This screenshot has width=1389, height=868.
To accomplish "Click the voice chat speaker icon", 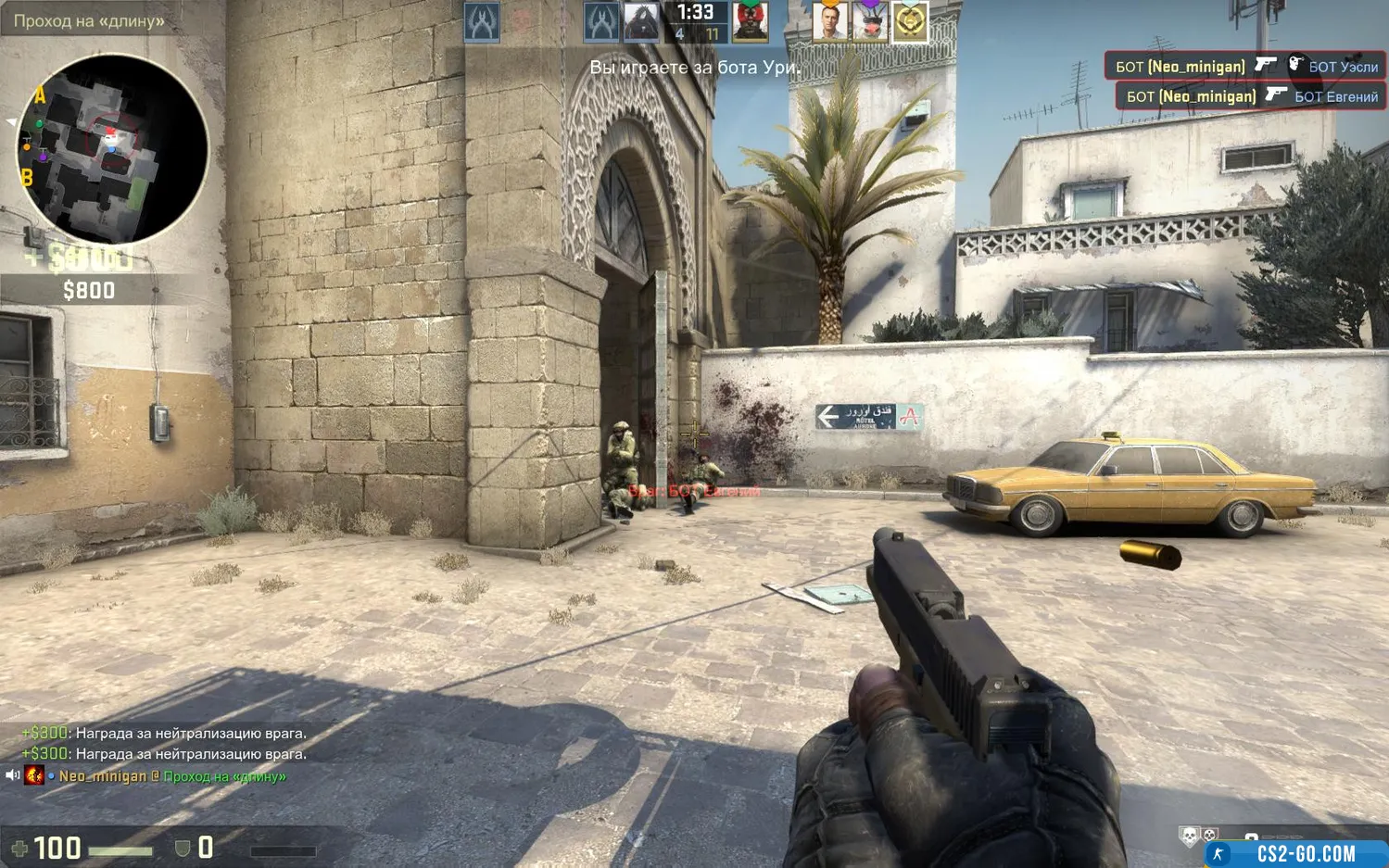I will (x=12, y=775).
